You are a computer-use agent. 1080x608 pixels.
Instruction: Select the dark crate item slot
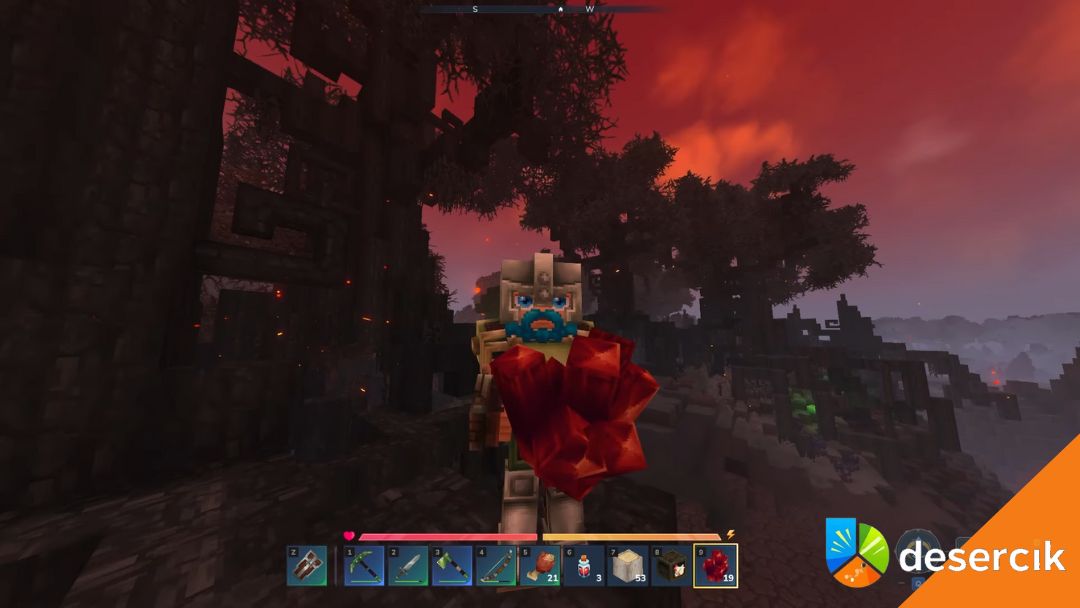click(x=672, y=566)
